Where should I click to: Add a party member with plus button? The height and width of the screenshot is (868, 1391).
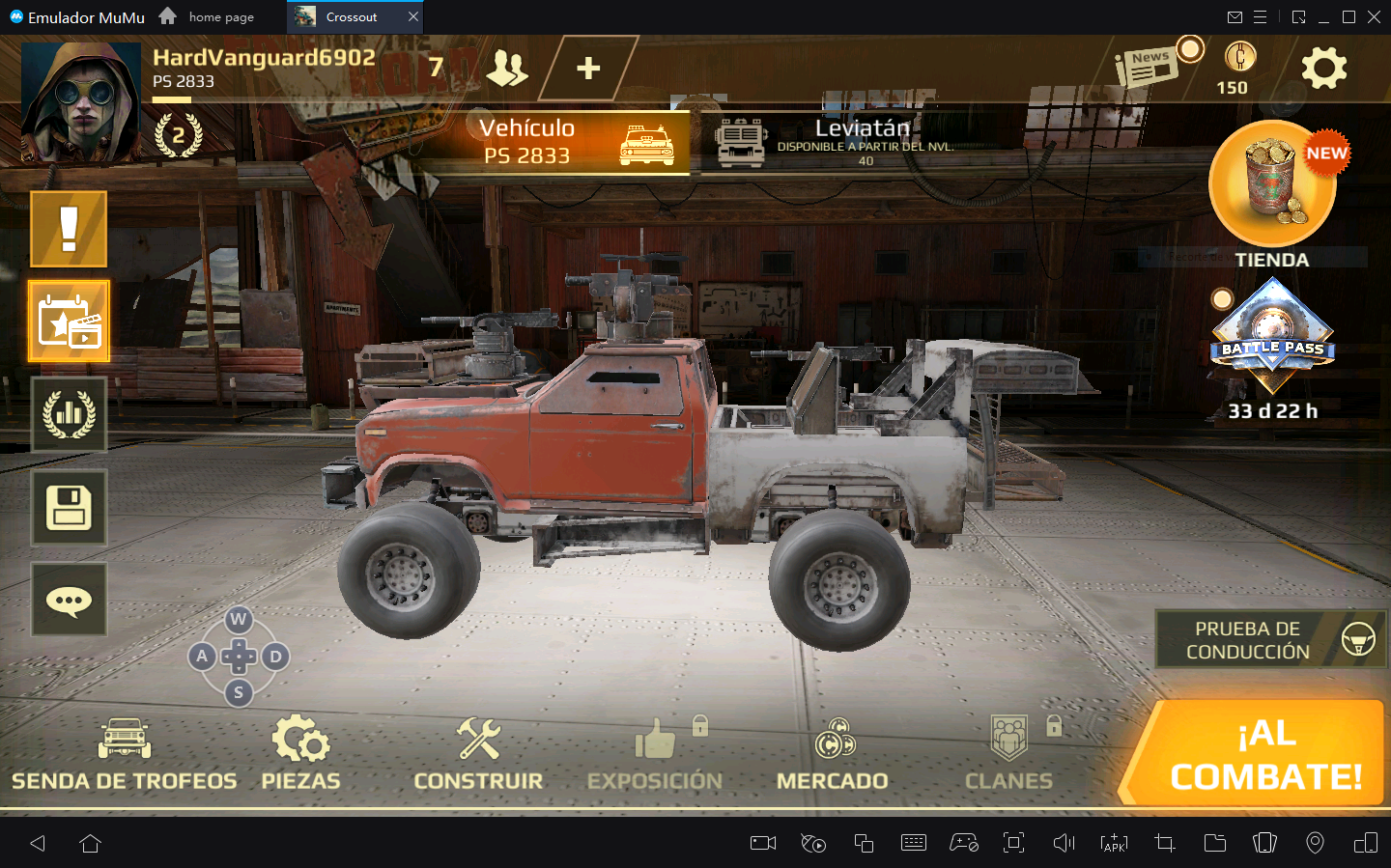pyautogui.click(x=587, y=69)
